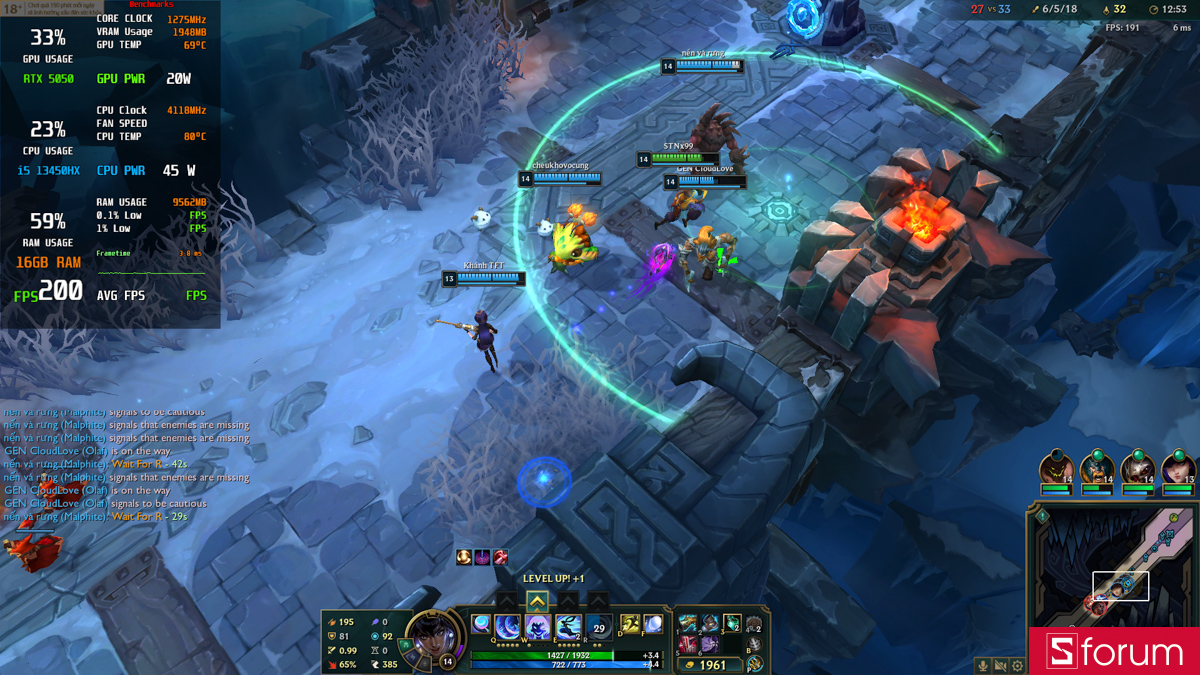The image size is (1200, 675).
Task: Cast the W ability
Action: pyautogui.click(x=538, y=627)
